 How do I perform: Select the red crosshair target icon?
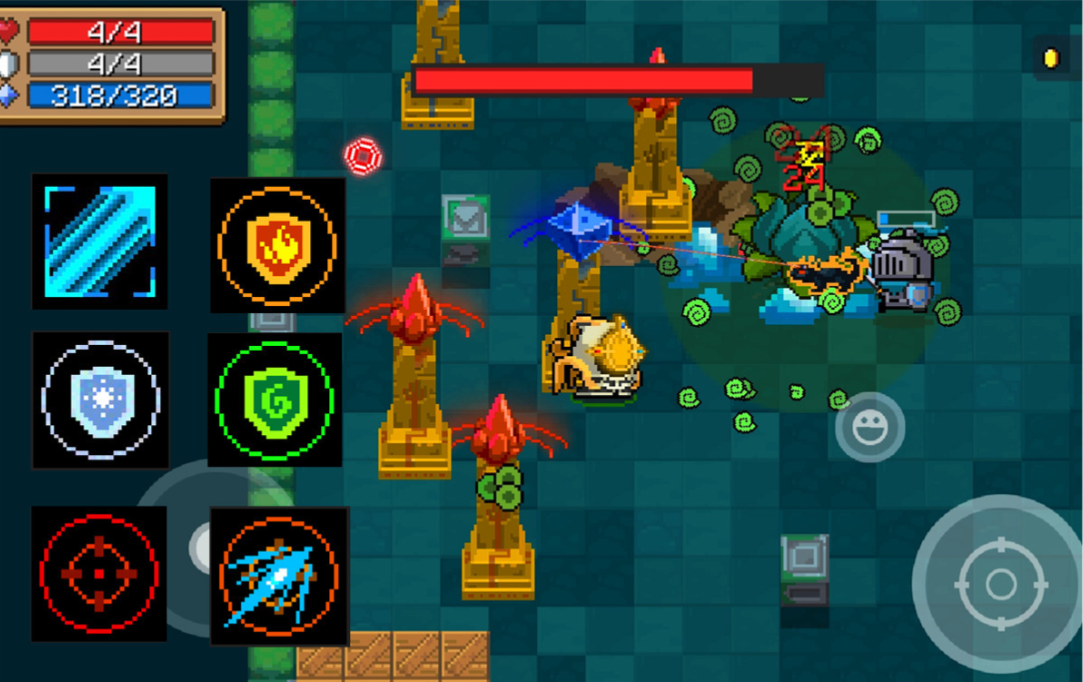pyautogui.click(x=98, y=573)
